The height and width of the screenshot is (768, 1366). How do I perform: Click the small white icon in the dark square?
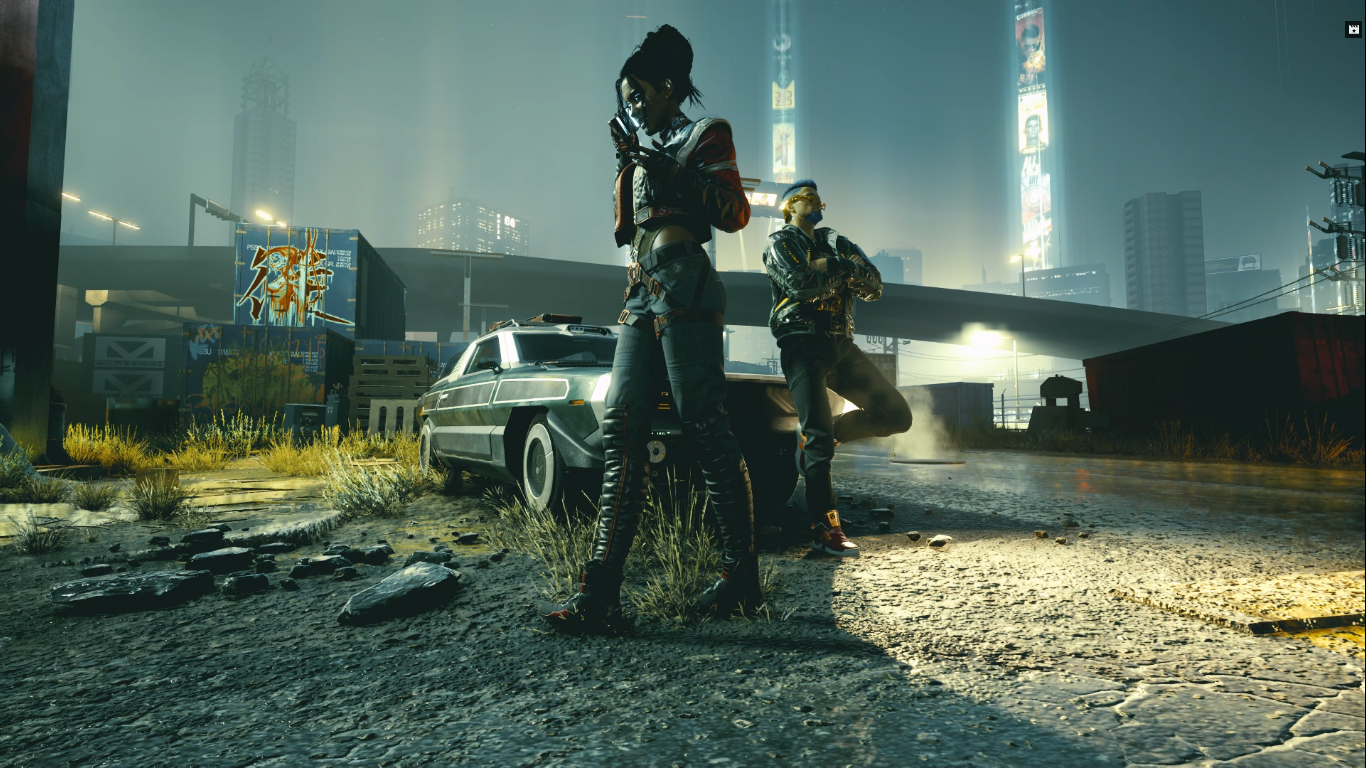point(1353,30)
